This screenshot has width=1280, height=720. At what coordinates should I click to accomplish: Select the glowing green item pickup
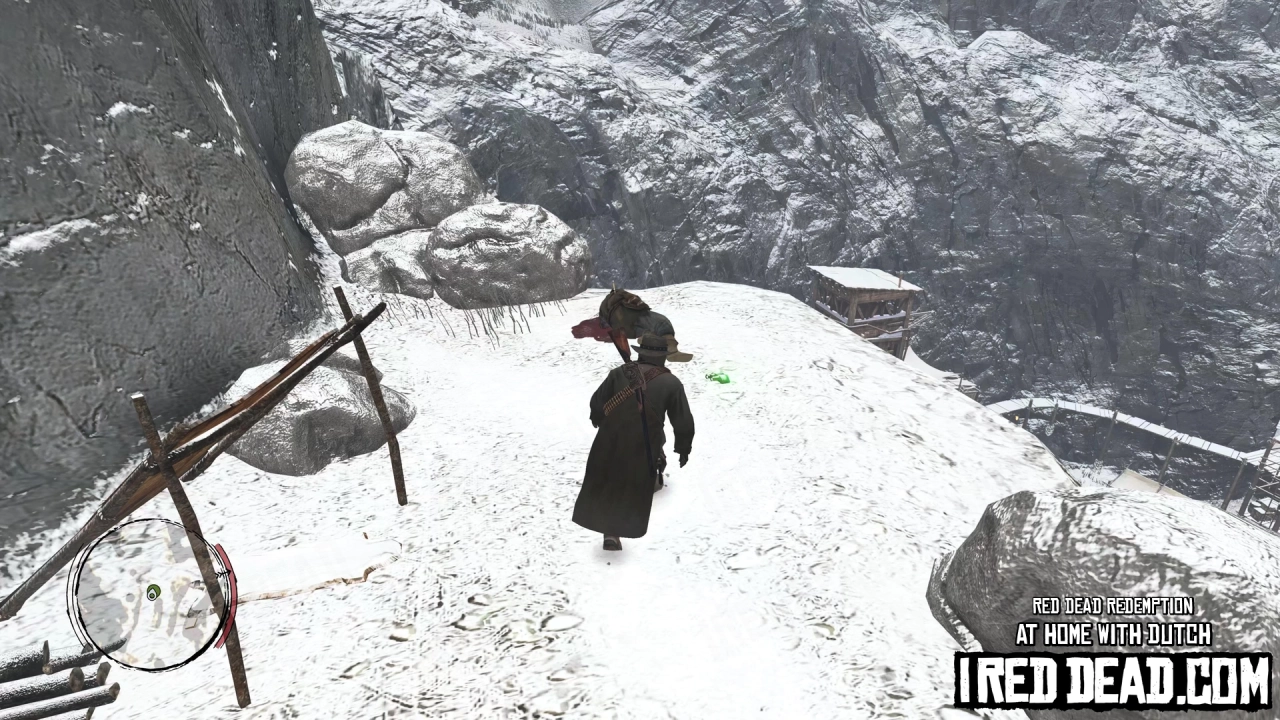(717, 377)
